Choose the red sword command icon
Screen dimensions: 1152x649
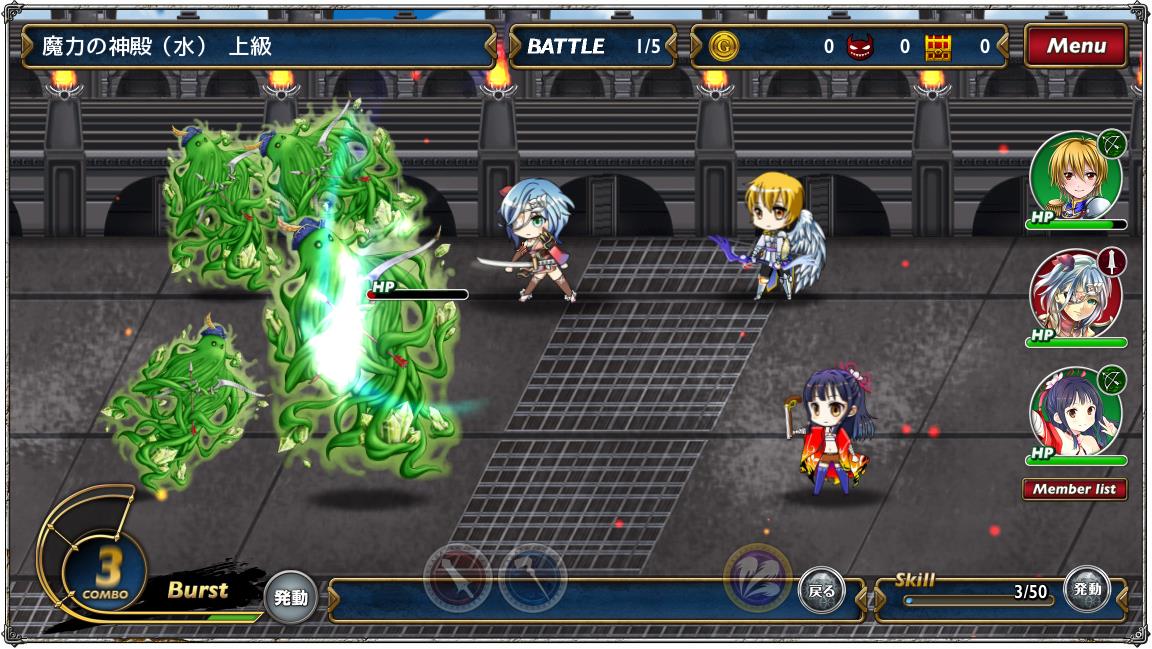point(457,578)
